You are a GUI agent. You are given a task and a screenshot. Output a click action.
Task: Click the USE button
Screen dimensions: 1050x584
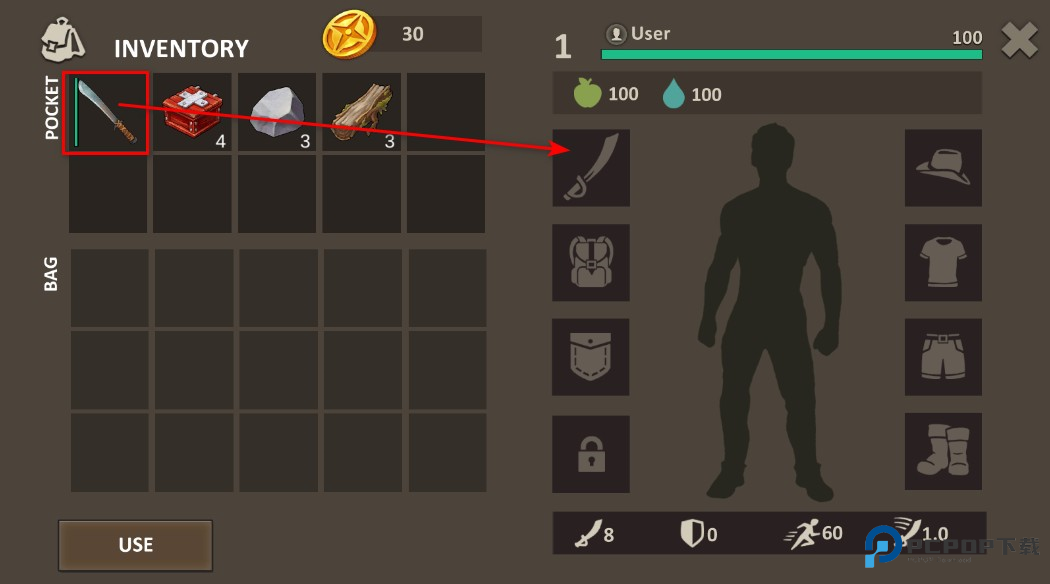135,545
